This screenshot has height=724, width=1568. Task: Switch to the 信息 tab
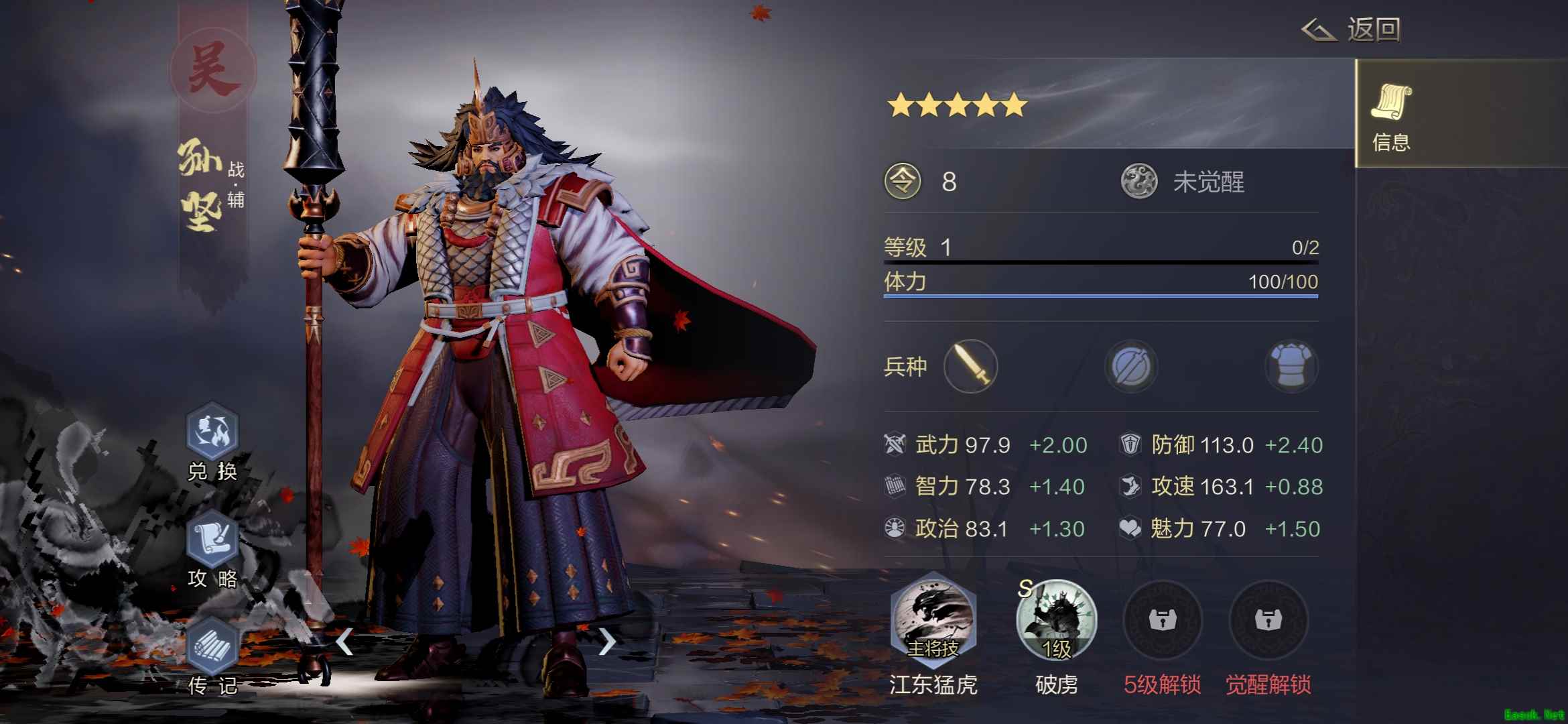coord(1391,115)
